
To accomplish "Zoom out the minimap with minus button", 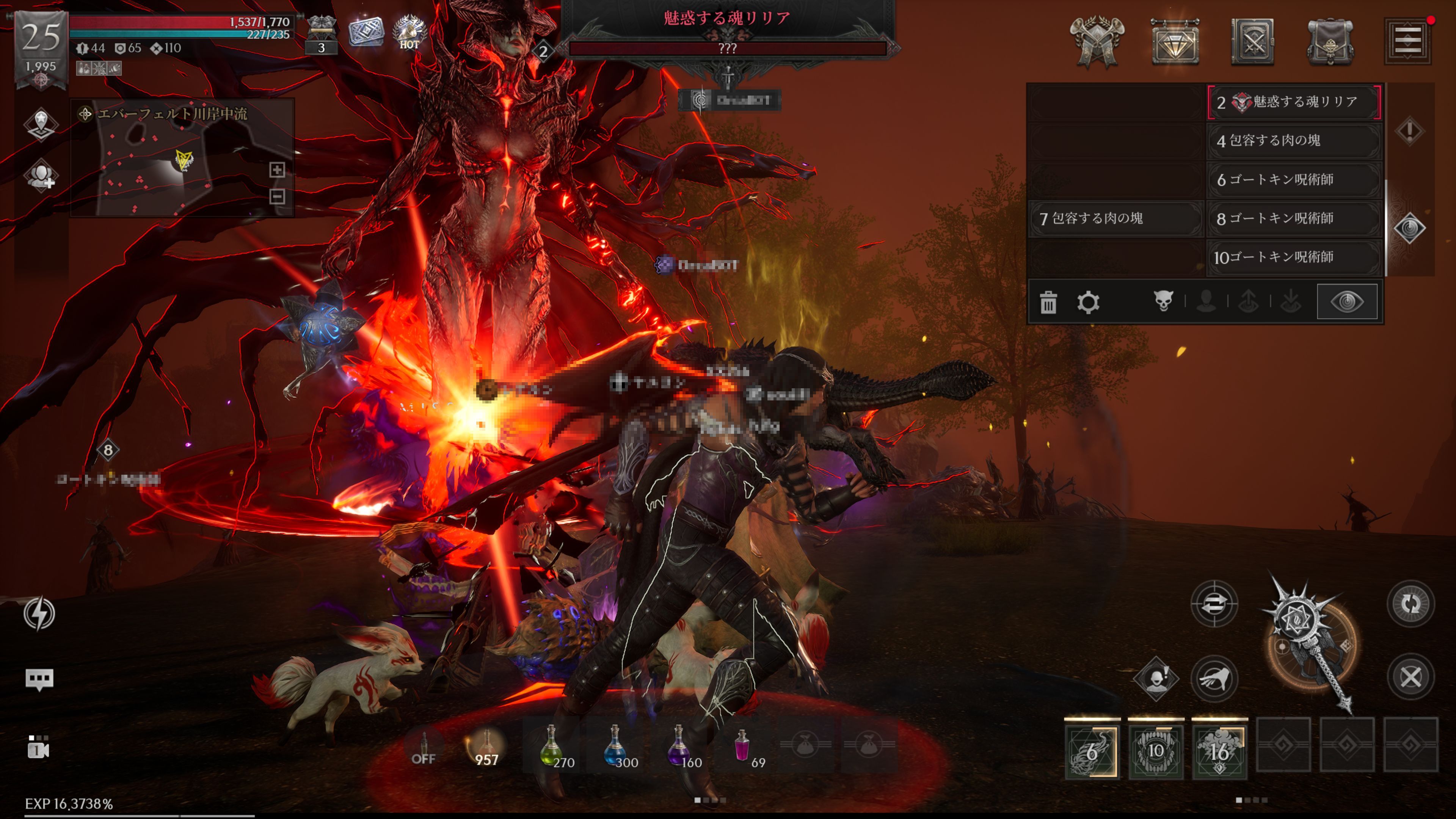I will [x=277, y=196].
